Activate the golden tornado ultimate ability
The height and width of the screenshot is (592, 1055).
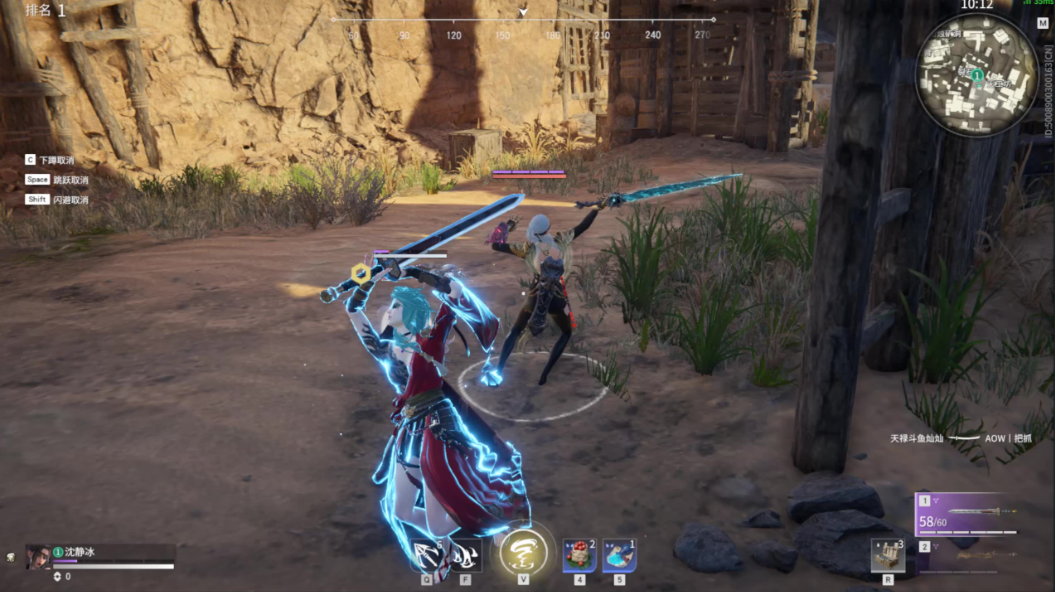(x=523, y=550)
